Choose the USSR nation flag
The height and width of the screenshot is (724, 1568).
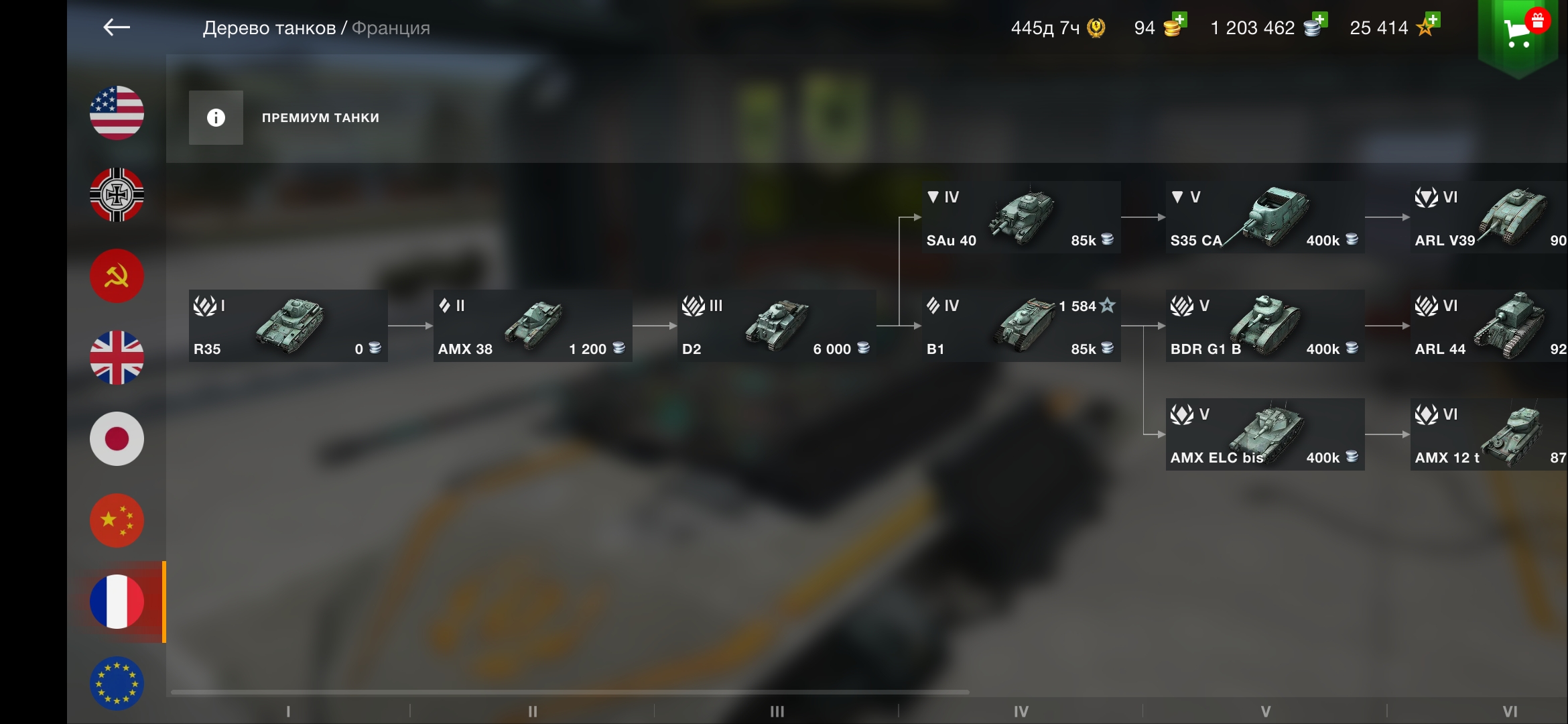(117, 276)
